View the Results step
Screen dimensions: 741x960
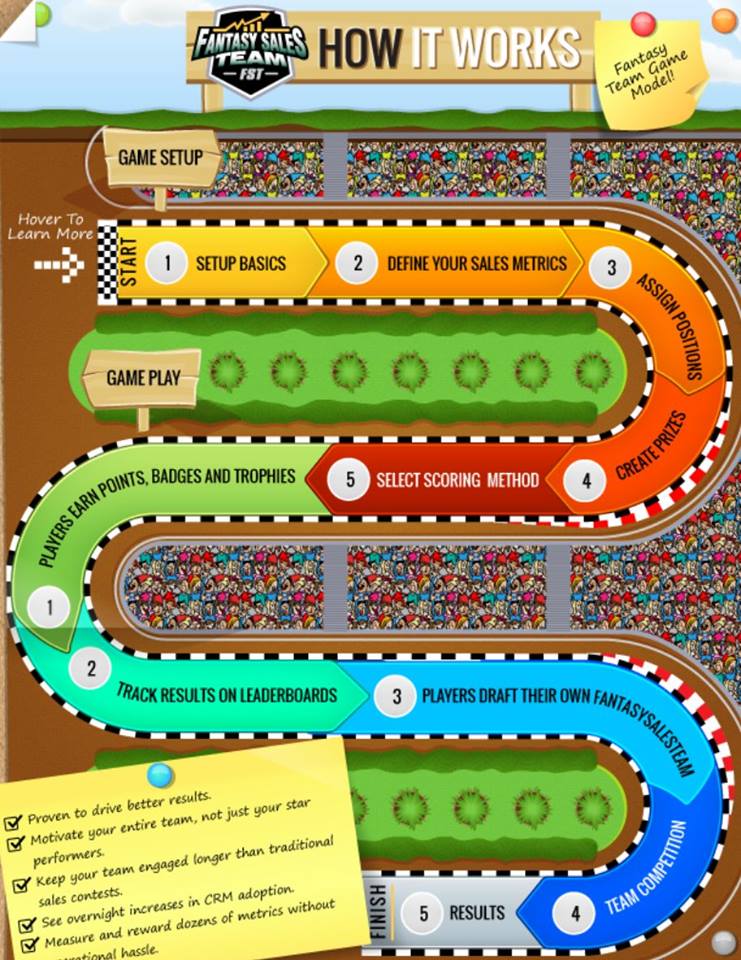click(475, 912)
